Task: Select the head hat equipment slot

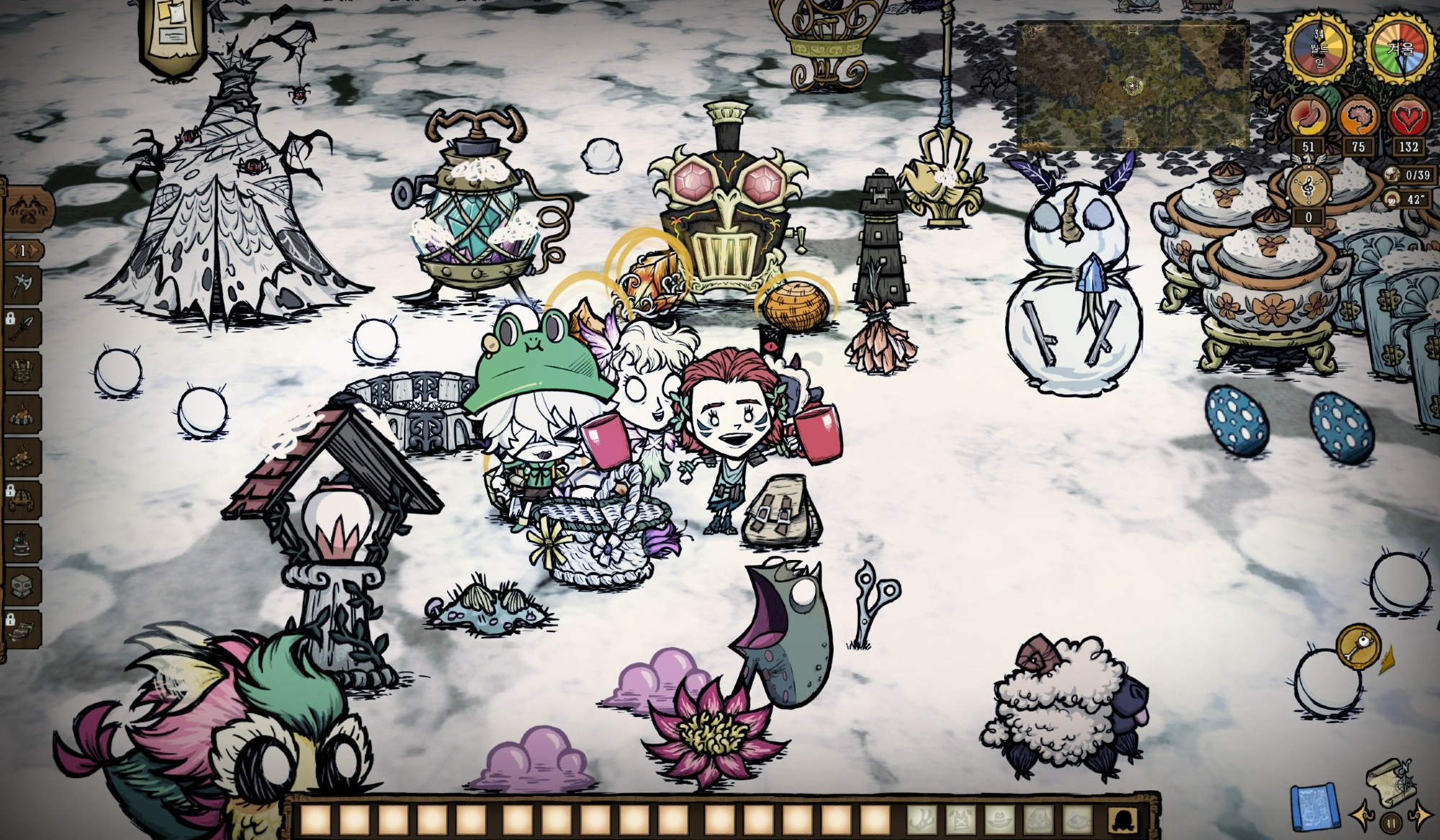Action: tap(1002, 818)
